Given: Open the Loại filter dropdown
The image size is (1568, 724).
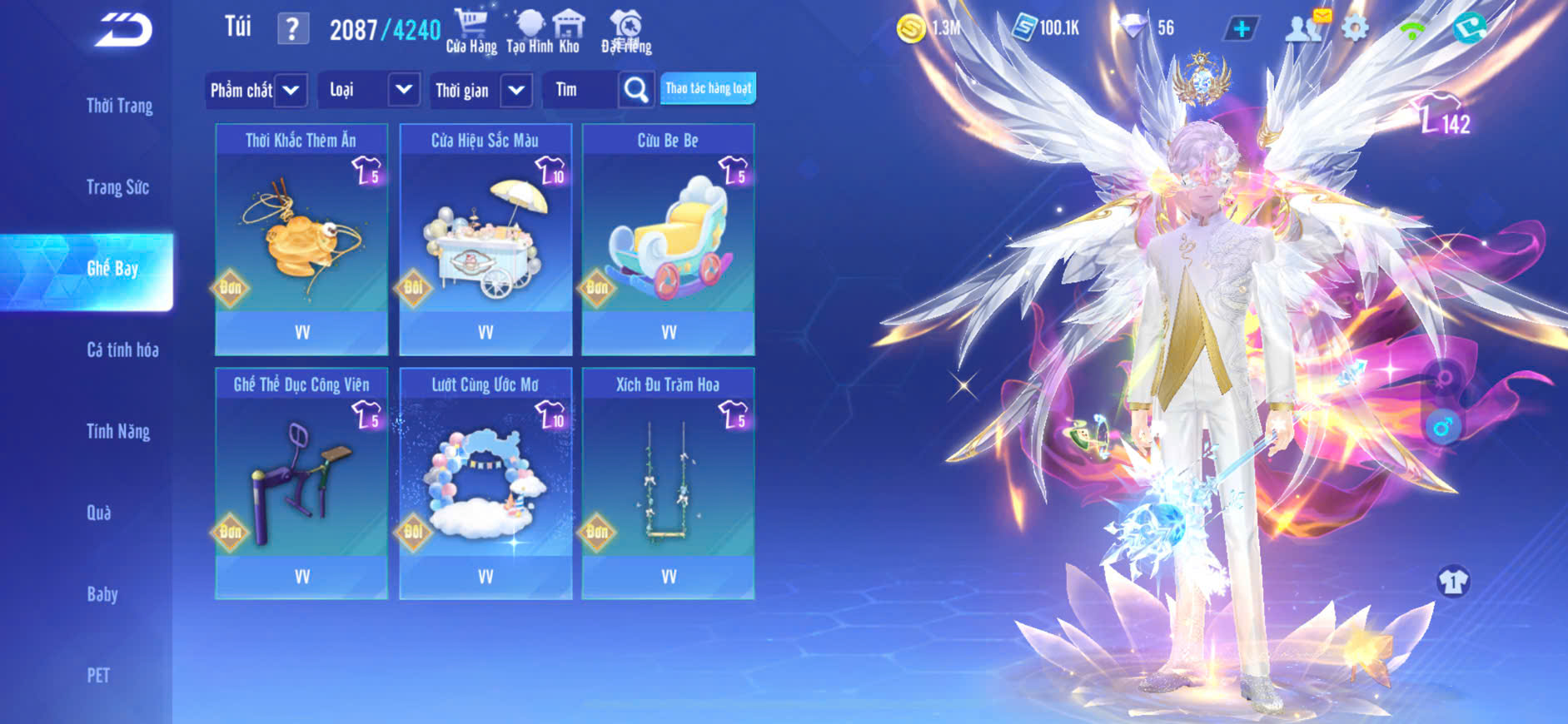Looking at the screenshot, I should click(367, 90).
